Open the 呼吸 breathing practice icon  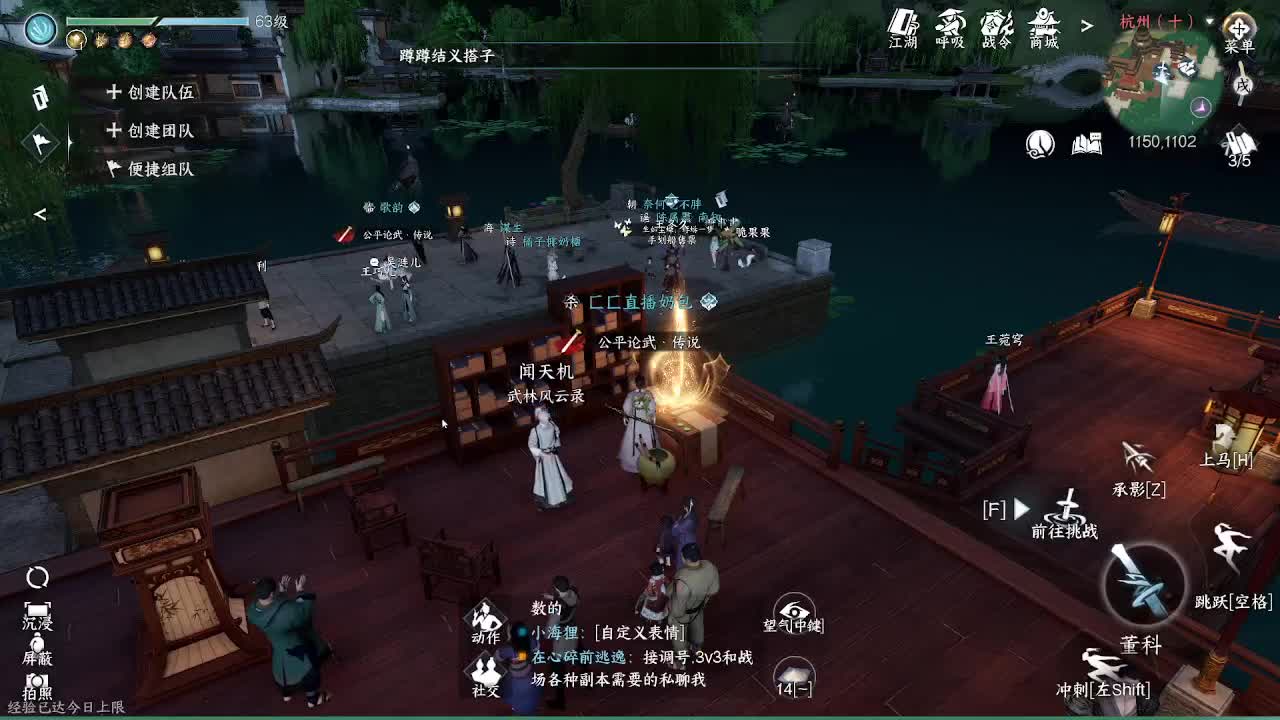tap(950, 20)
